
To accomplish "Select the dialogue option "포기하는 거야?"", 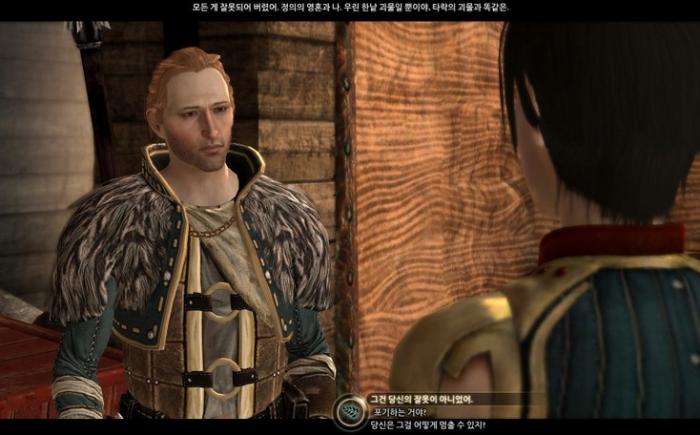I will click(399, 411).
